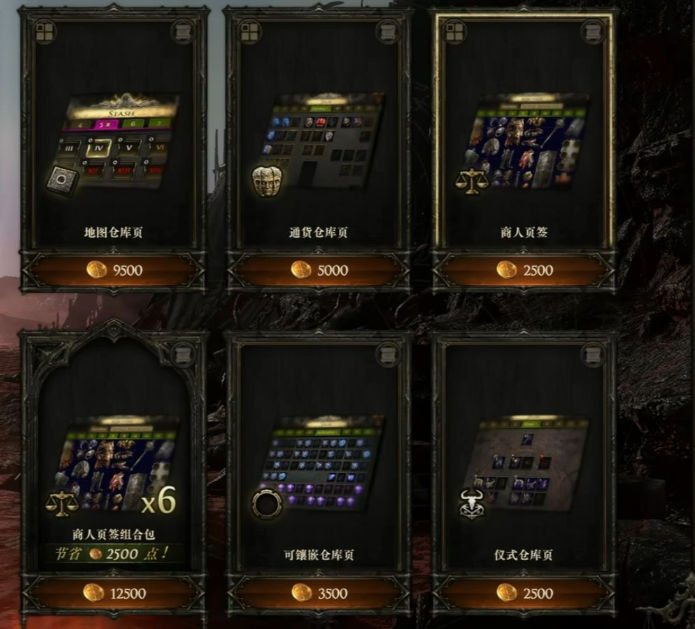The width and height of the screenshot is (695, 629).
Task: Buy the socketable stash tab for 3500
Action: [319, 593]
